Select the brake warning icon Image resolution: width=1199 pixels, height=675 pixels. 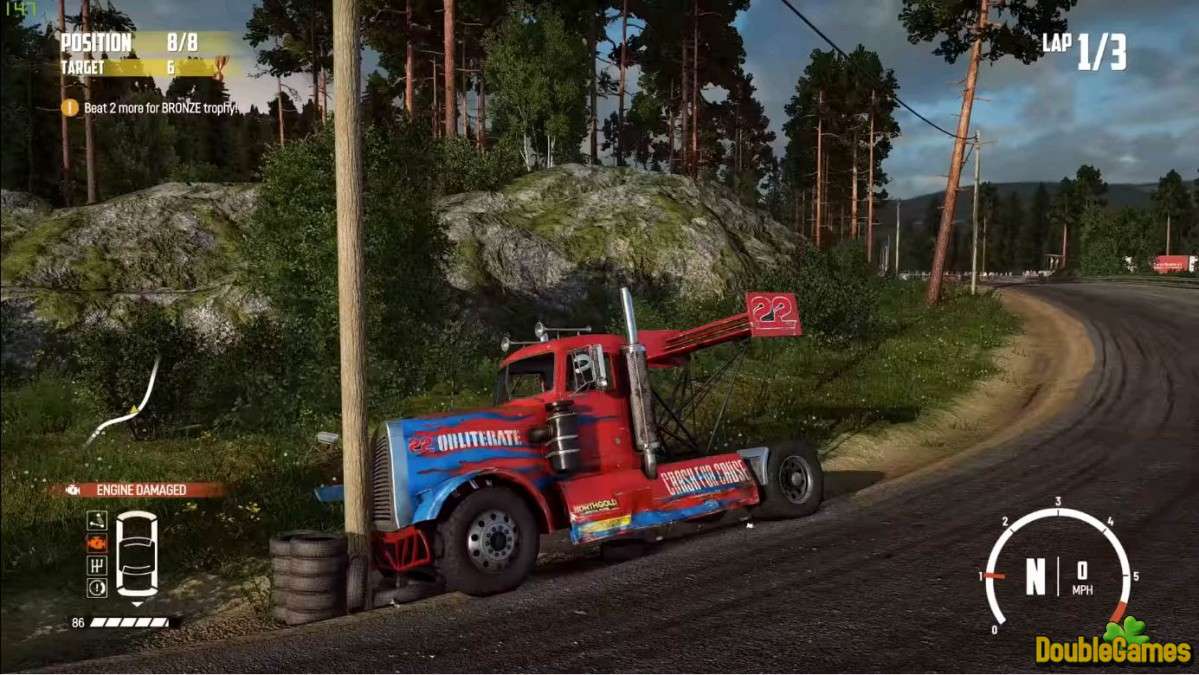97,587
